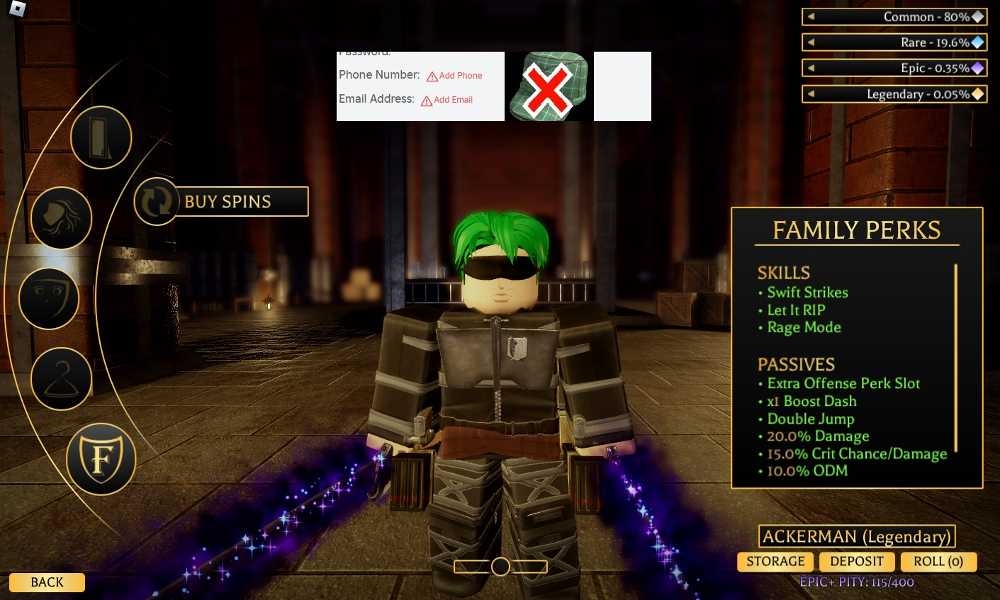1000x600 pixels.
Task: Open the hair customization category
Action: (62, 217)
